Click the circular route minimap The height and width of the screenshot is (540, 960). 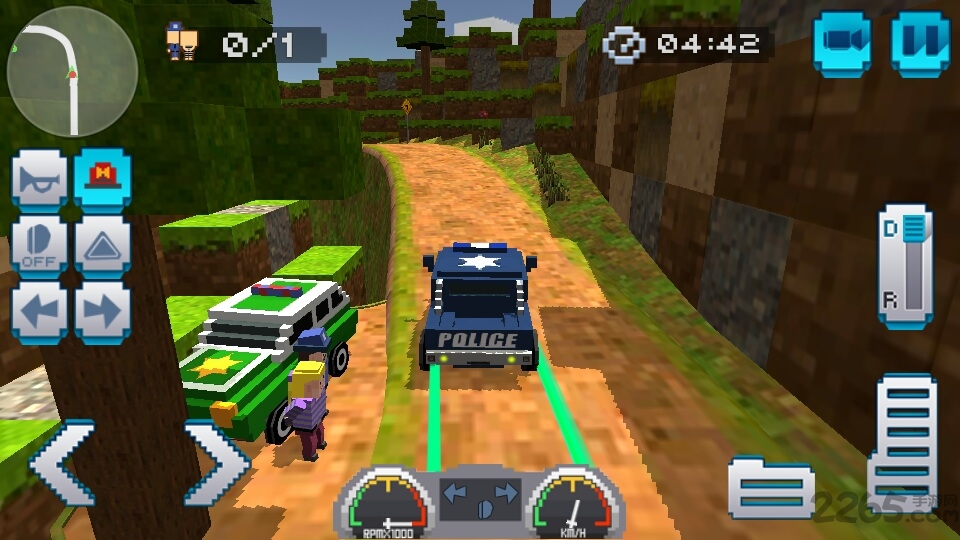coord(71,72)
